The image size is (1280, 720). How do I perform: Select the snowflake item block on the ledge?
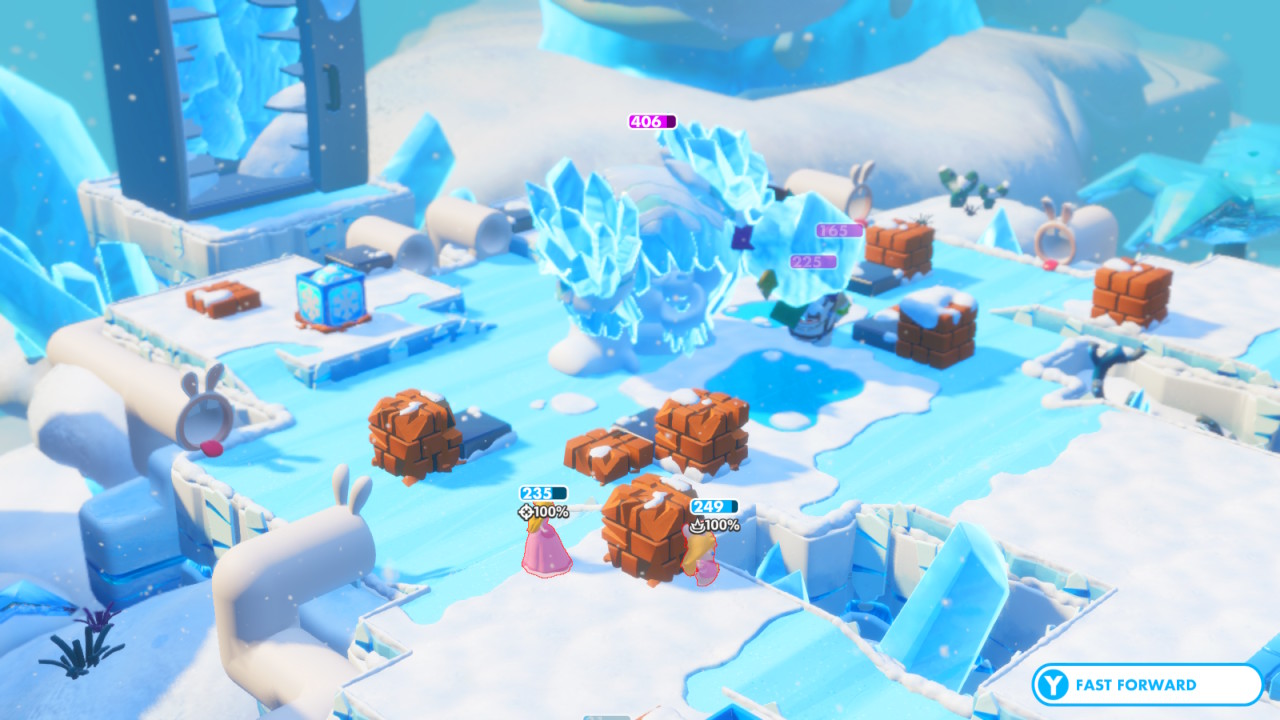331,298
